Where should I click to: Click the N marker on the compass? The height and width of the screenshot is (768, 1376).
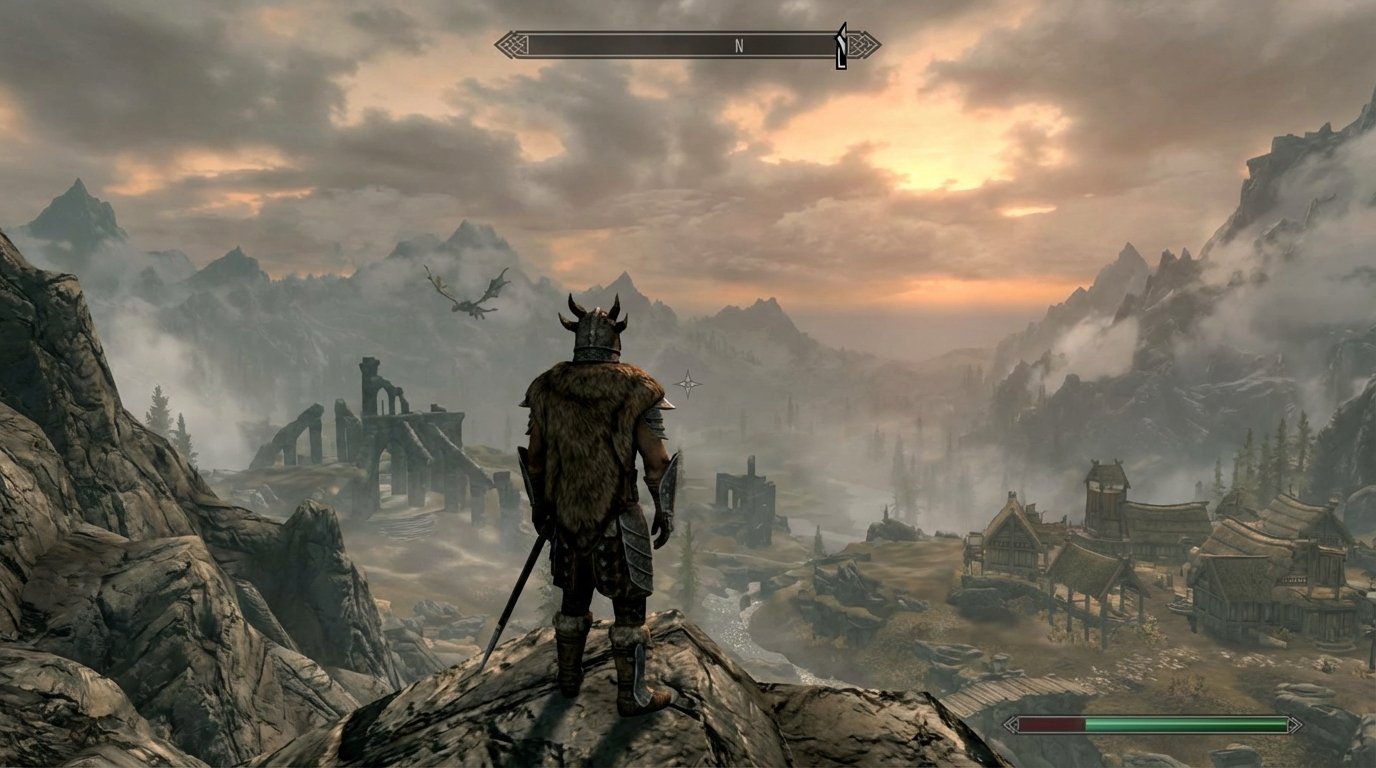point(740,45)
